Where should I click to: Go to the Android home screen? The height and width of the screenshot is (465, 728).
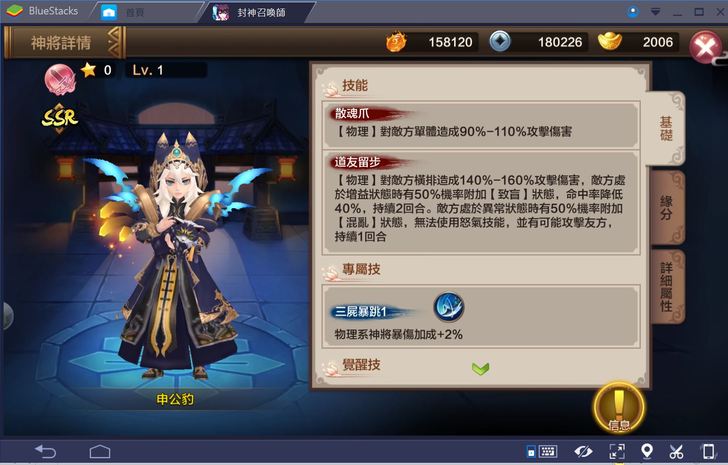click(x=99, y=451)
